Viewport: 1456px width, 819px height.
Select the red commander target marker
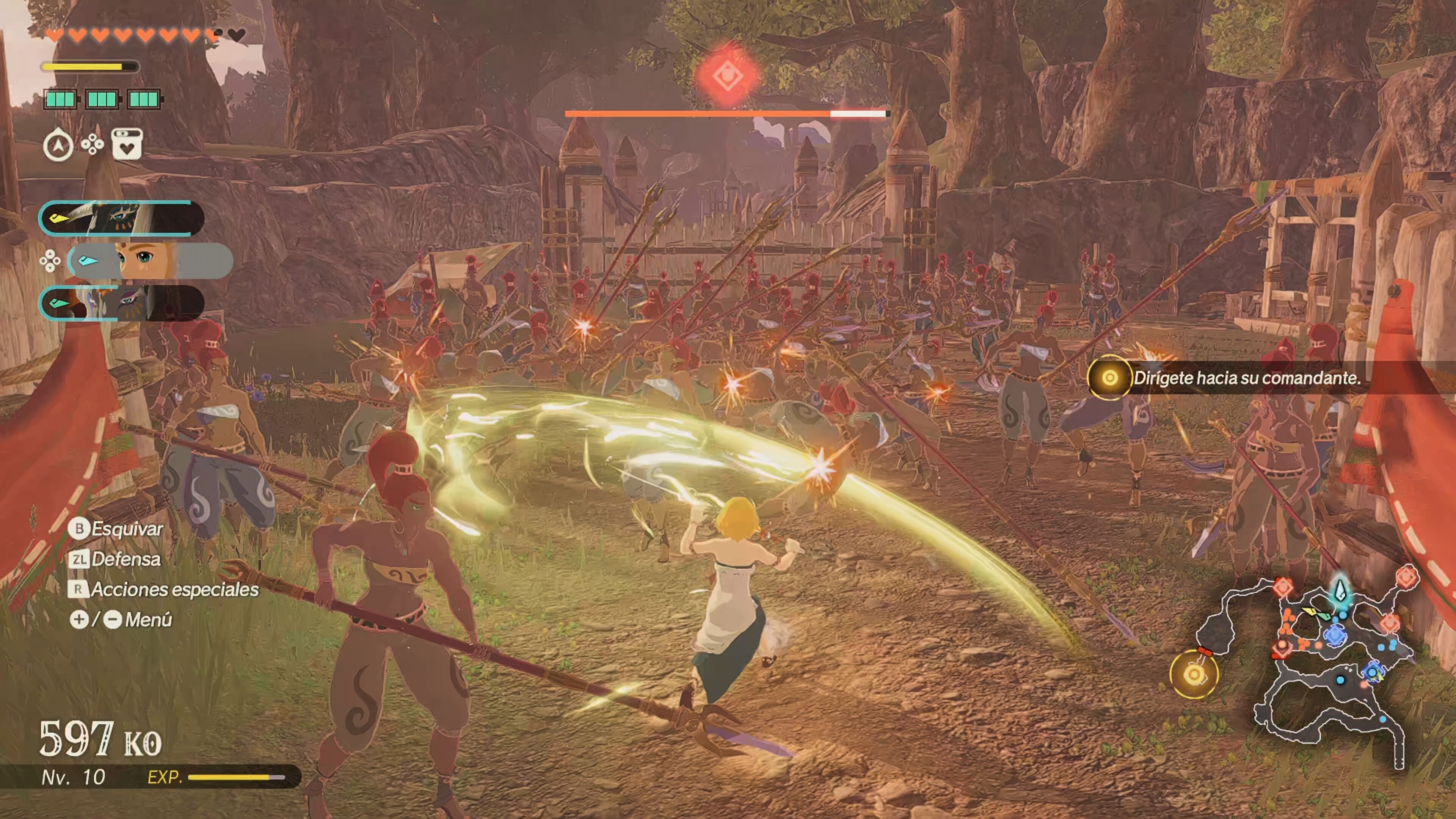[x=728, y=76]
